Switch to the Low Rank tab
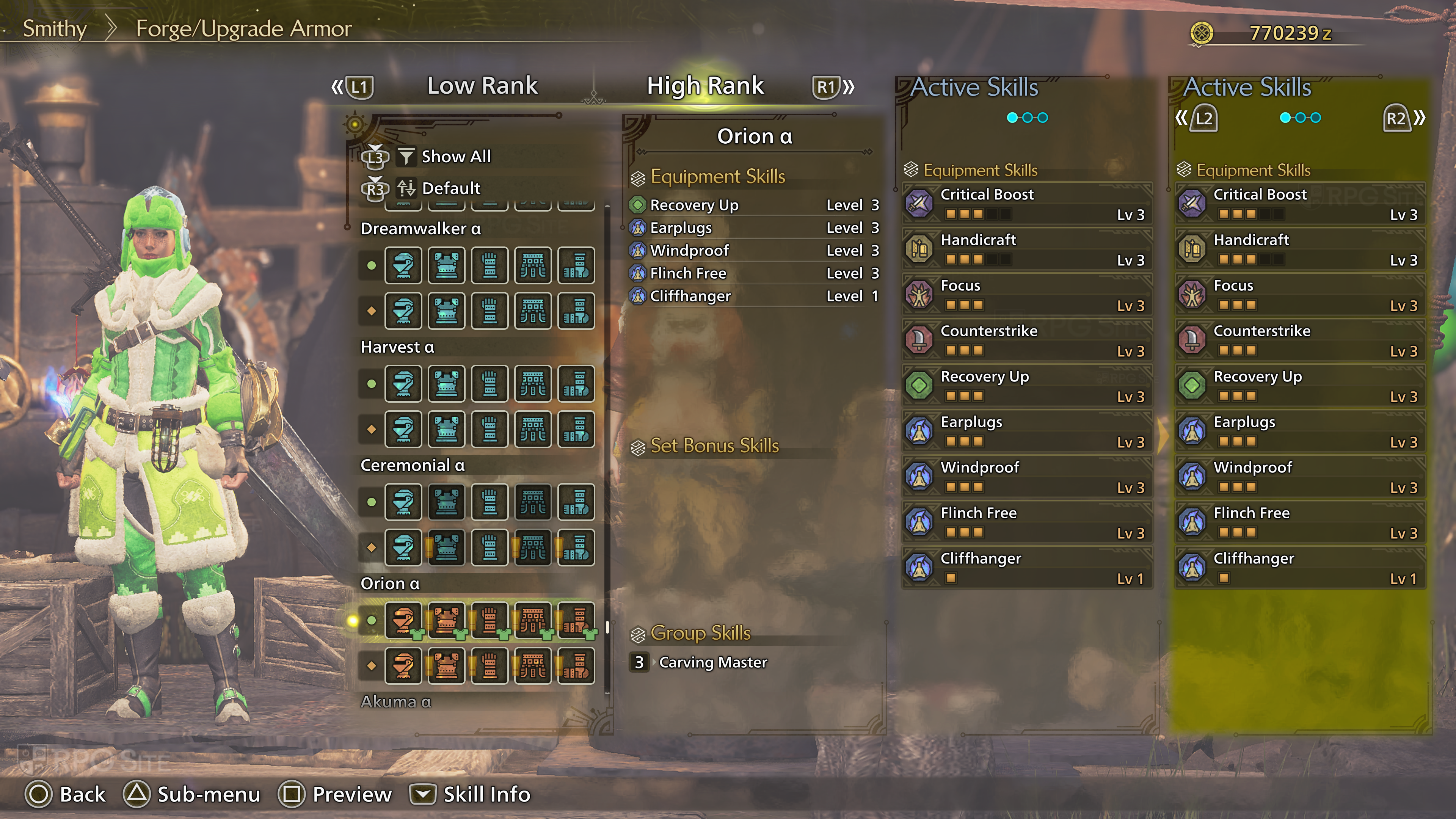The width and height of the screenshot is (1456, 819). point(482,86)
